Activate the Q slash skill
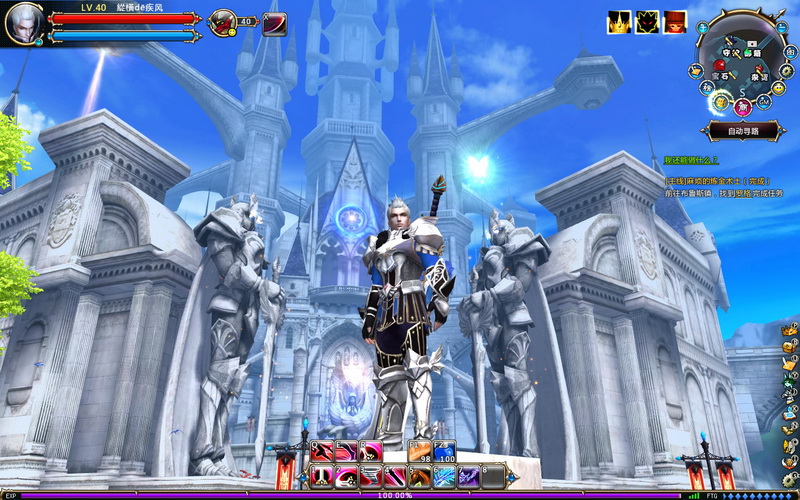The height and width of the screenshot is (500, 800). tap(323, 452)
